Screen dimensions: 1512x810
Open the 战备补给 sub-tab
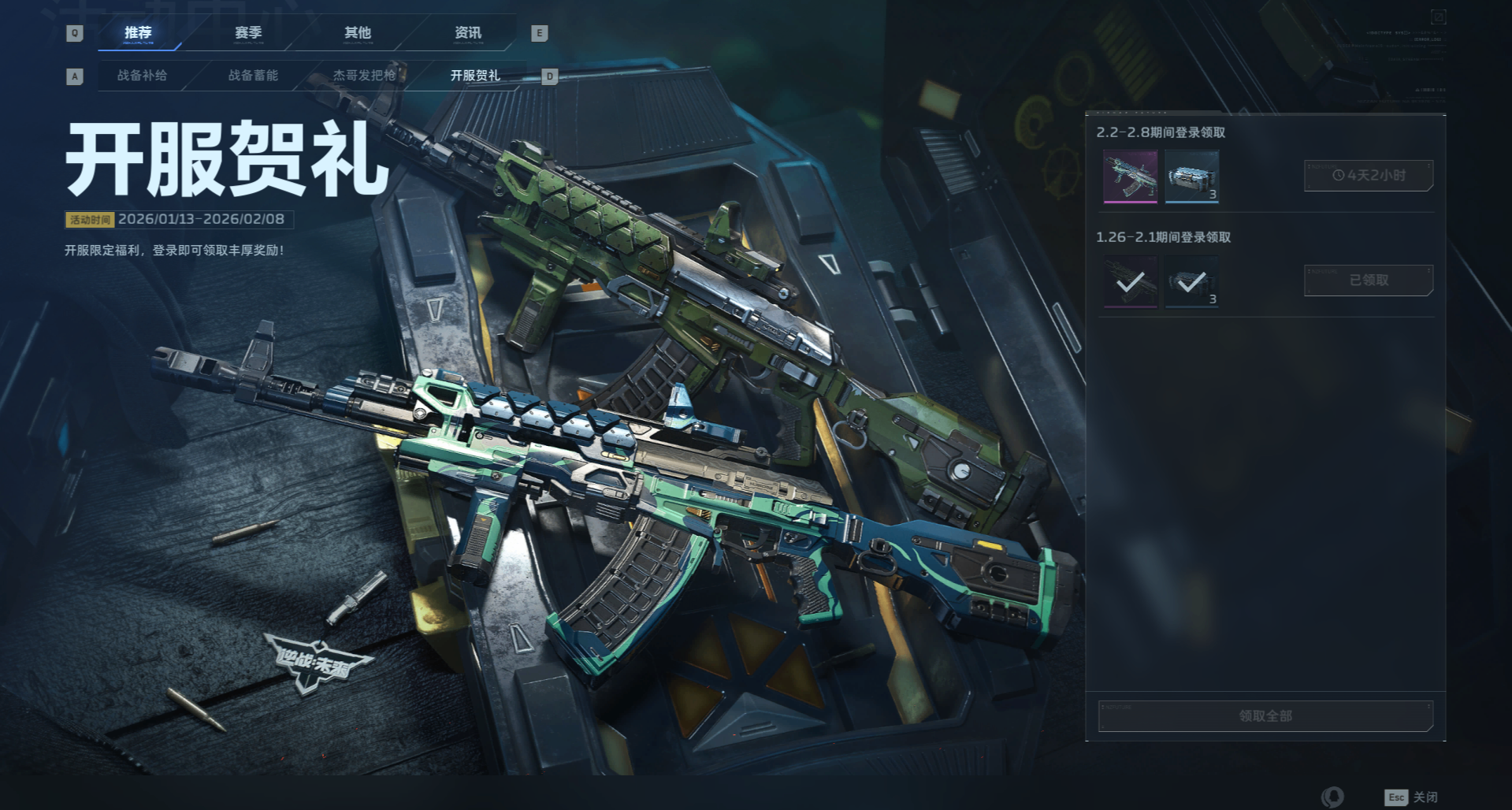[142, 76]
